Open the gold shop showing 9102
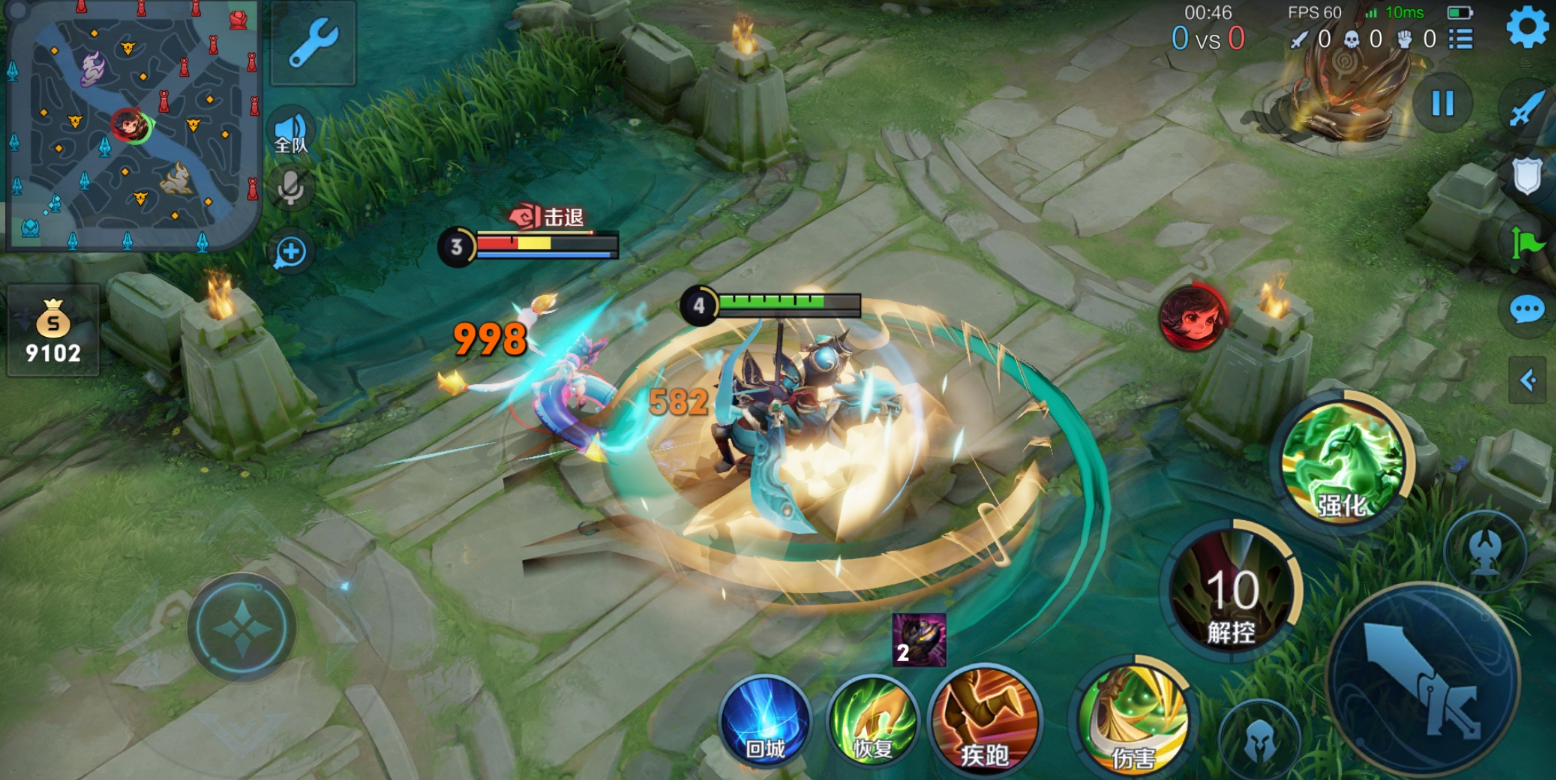 (53, 330)
